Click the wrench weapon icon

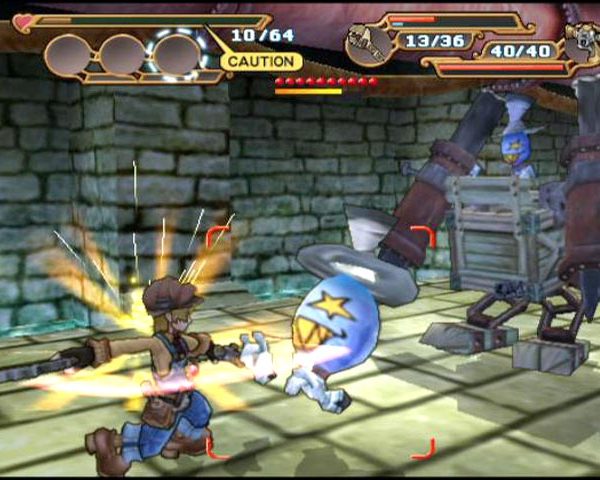(367, 43)
